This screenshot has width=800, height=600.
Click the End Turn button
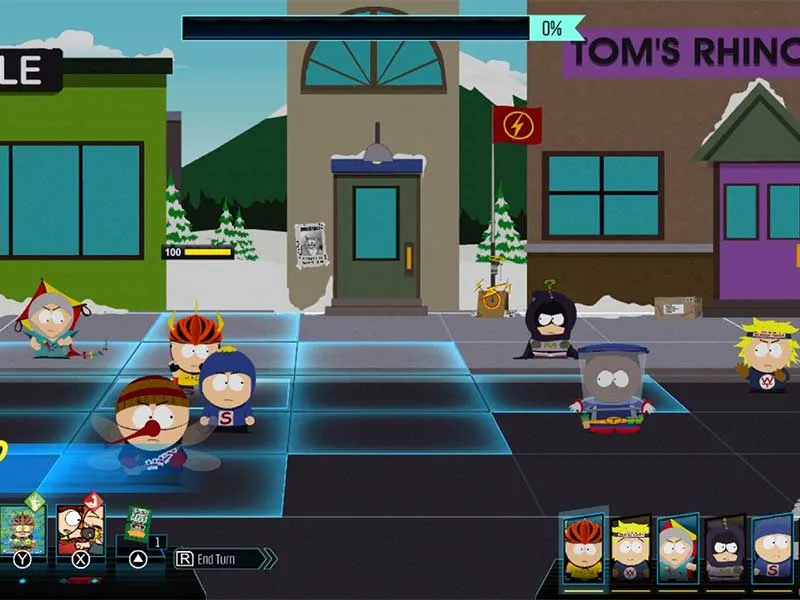tap(222, 559)
